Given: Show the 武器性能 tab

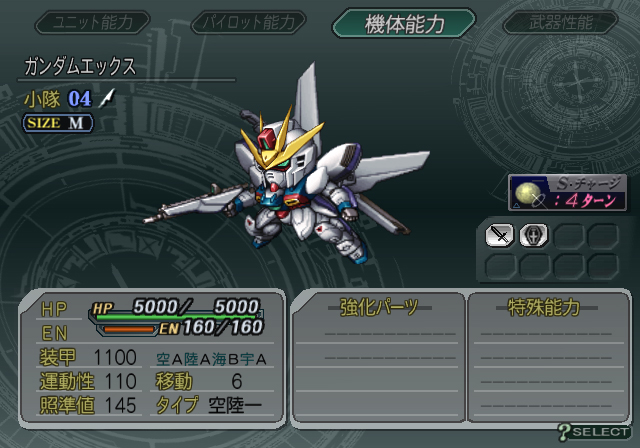Looking at the screenshot, I should click(x=559, y=22).
